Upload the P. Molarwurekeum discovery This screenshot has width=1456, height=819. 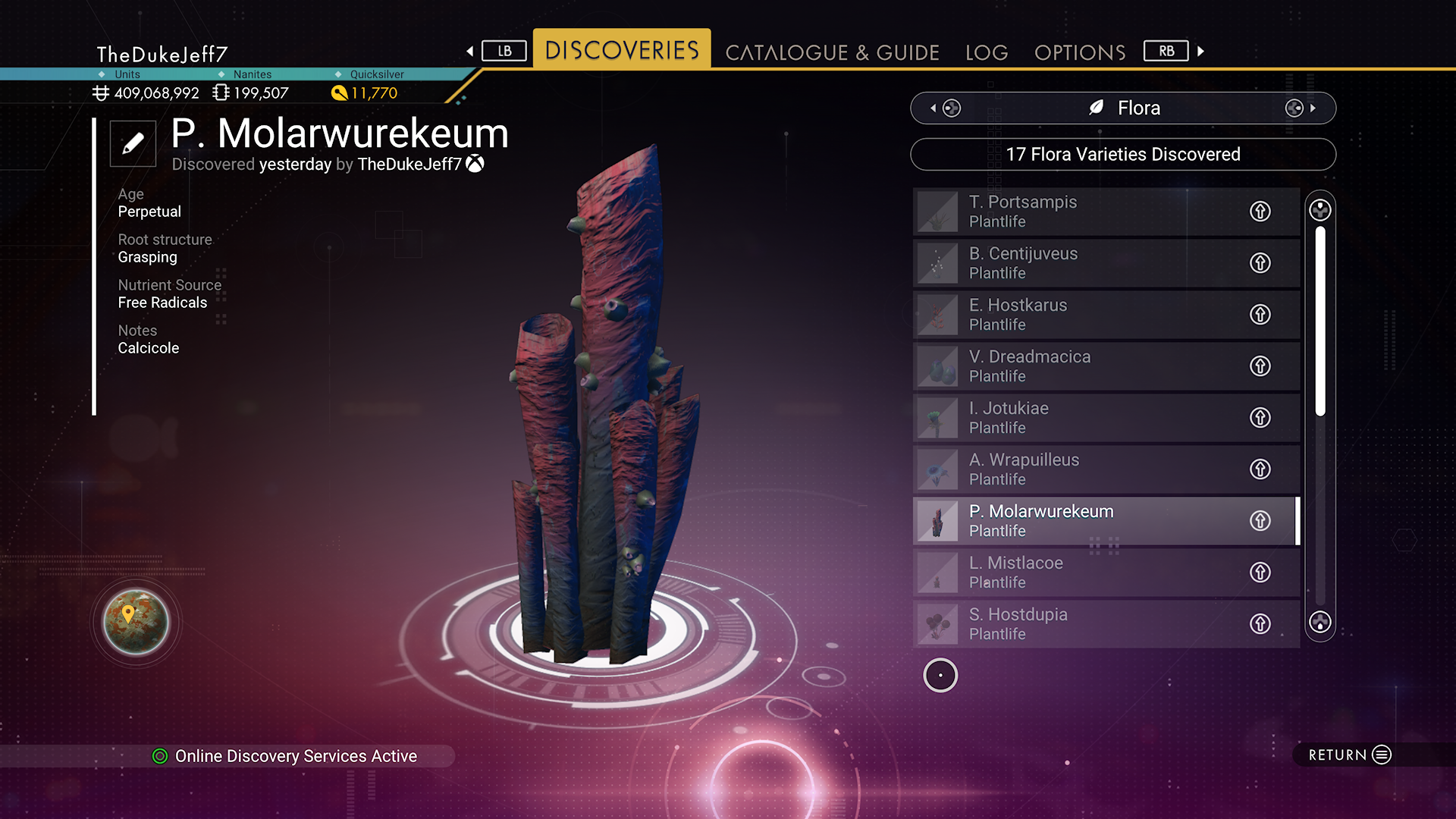(x=1260, y=521)
